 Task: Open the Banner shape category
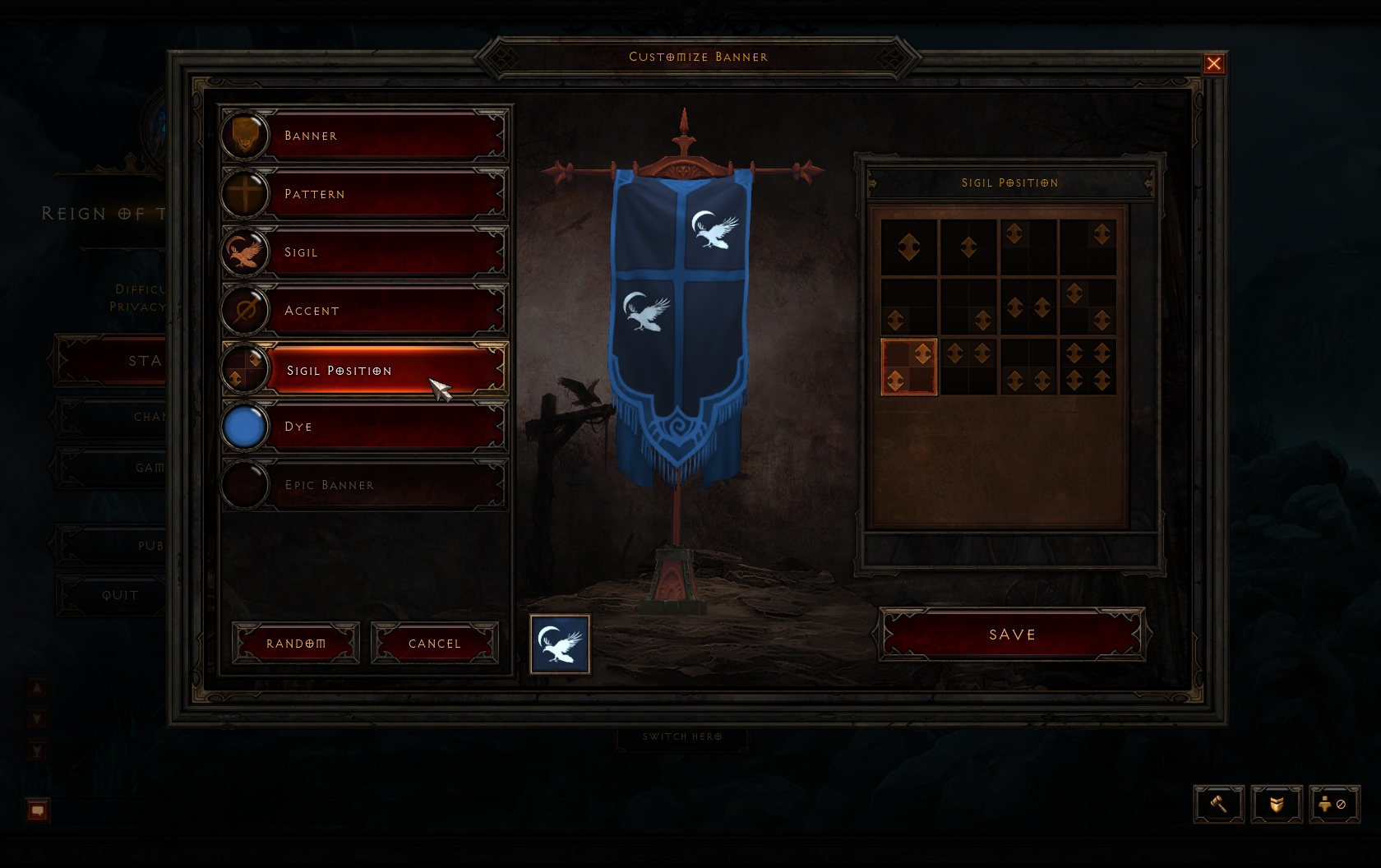363,136
